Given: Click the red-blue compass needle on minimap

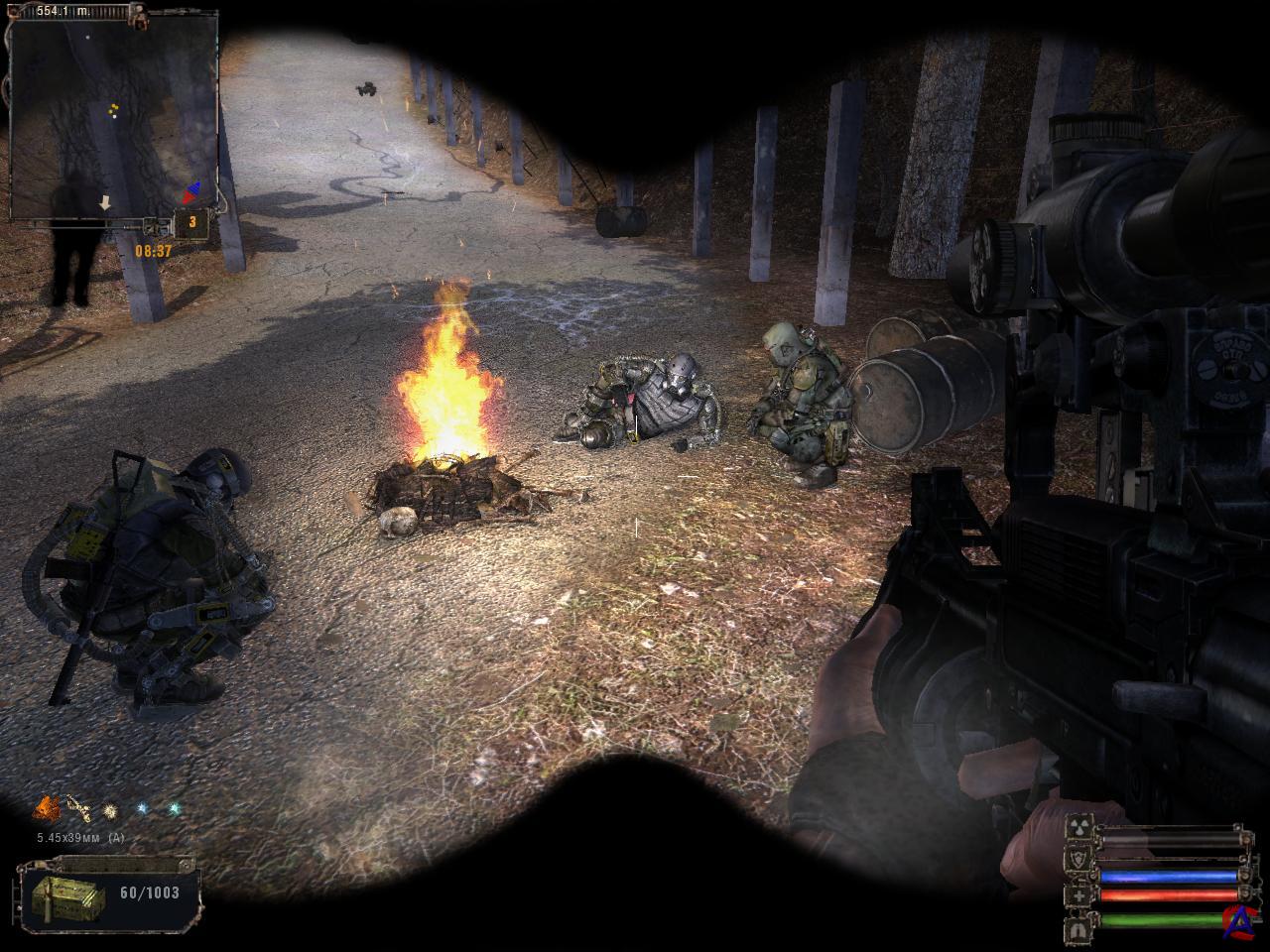Looking at the screenshot, I should pos(193,190).
